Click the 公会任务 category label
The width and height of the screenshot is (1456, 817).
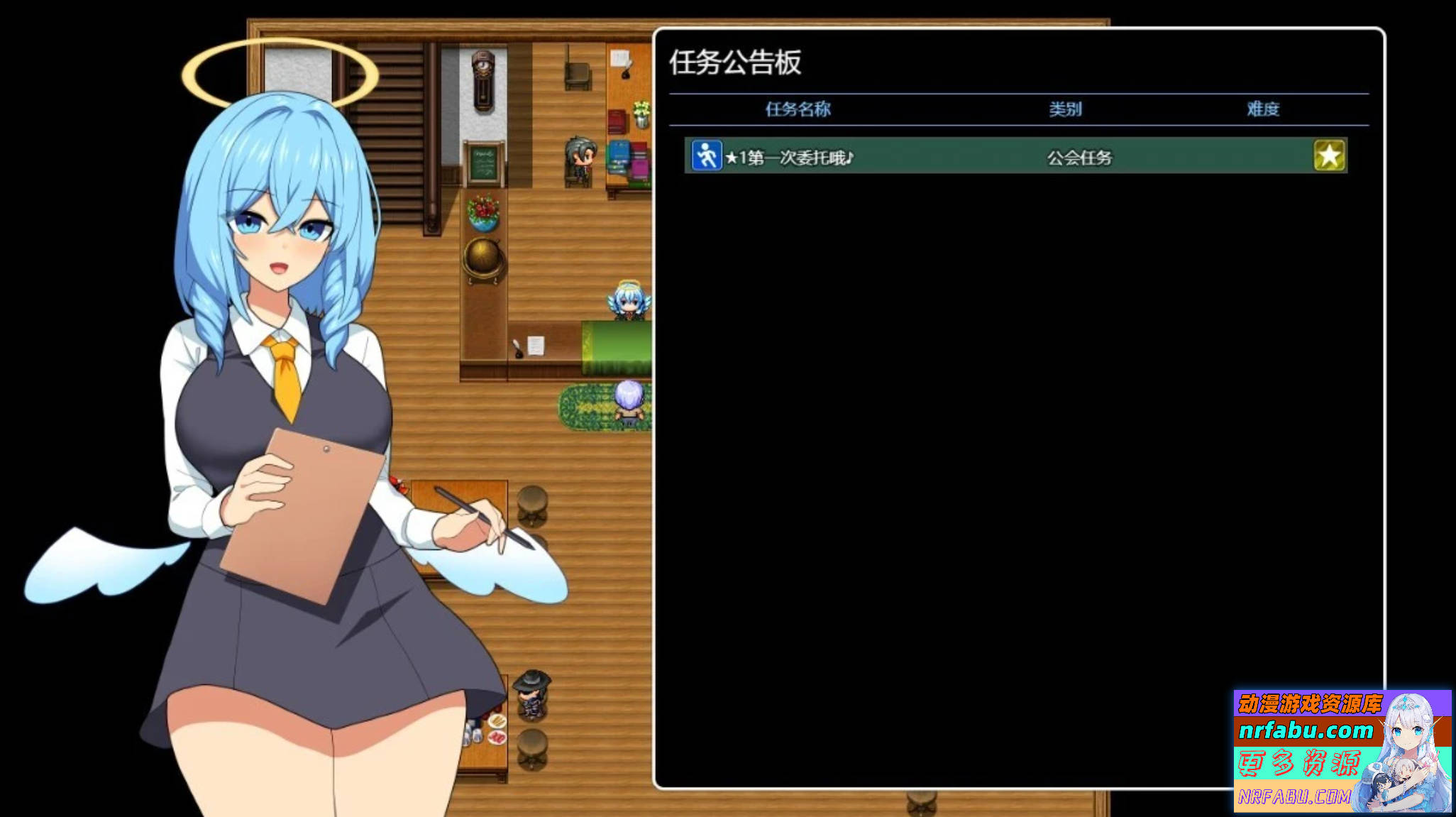click(x=1078, y=158)
